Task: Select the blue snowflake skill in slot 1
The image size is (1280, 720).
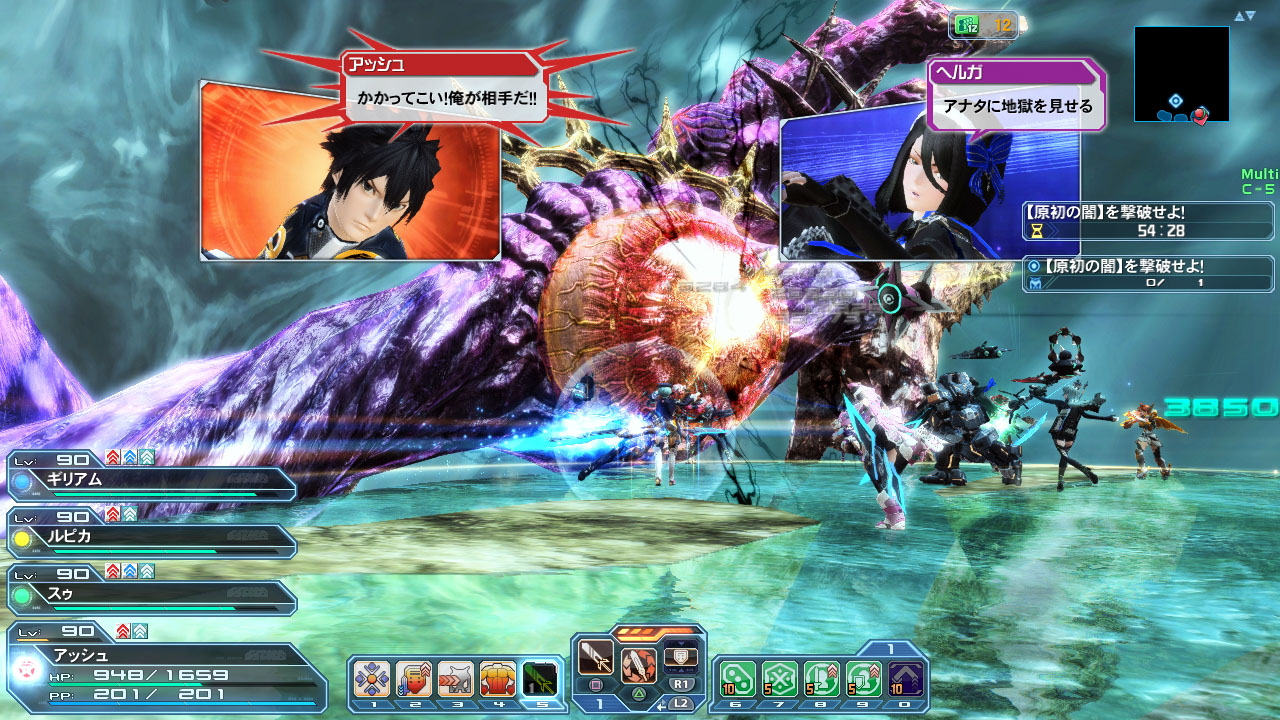Action: click(372, 678)
